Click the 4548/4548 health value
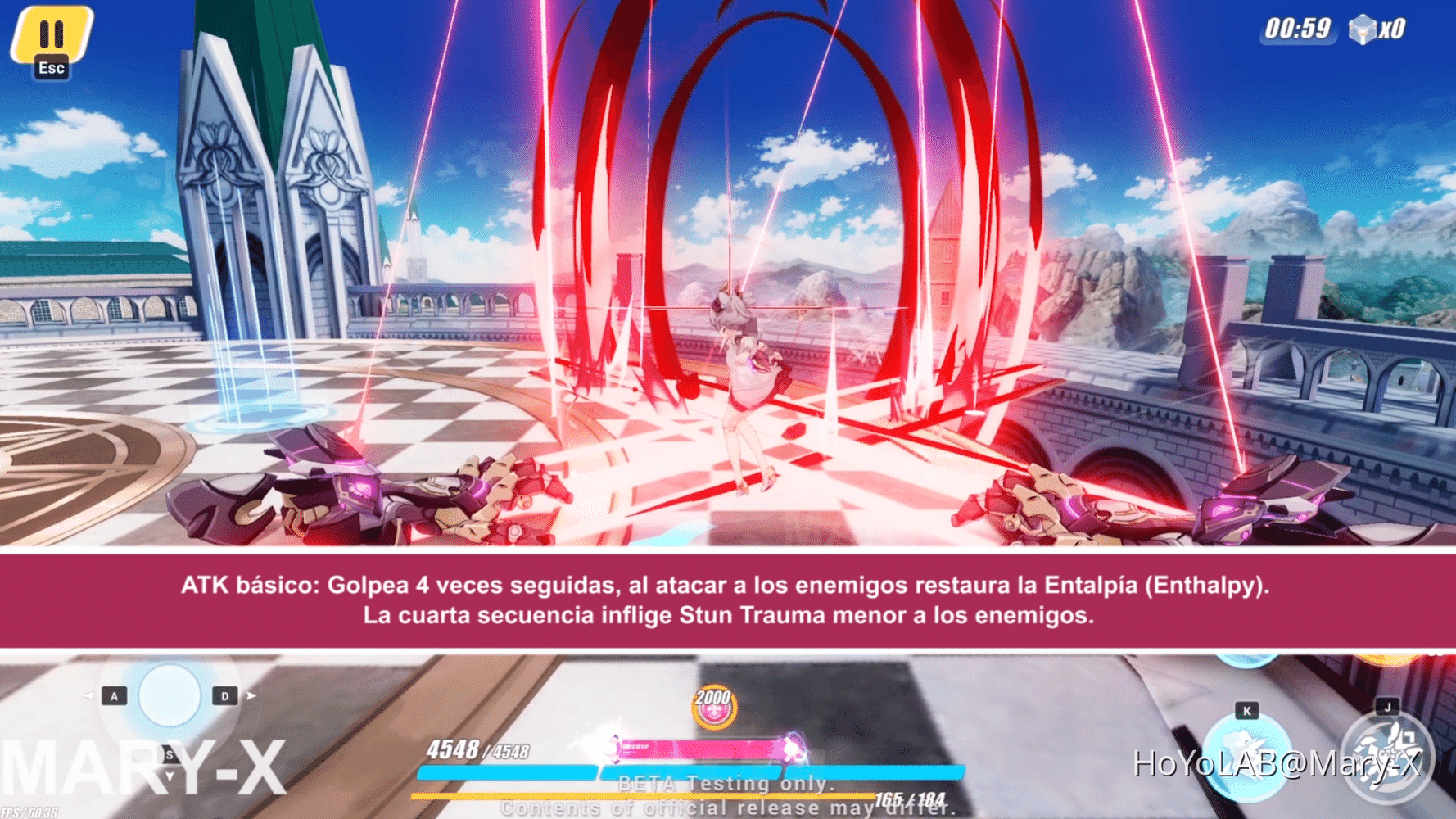Viewport: 1456px width, 819px height. tap(477, 747)
